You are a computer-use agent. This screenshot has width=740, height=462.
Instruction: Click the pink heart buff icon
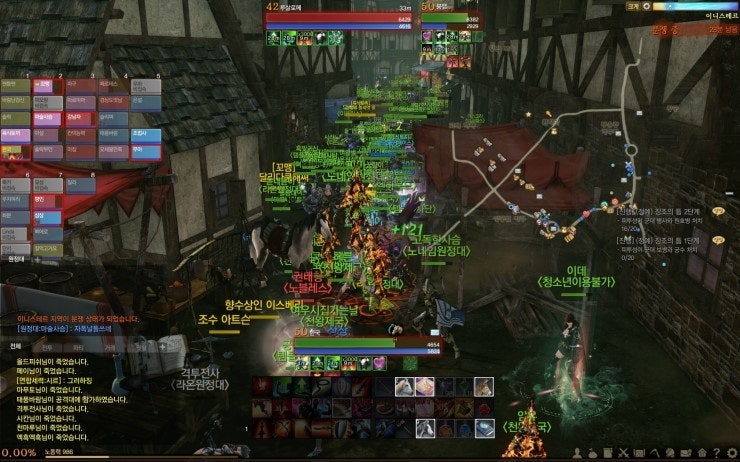(x=380, y=363)
